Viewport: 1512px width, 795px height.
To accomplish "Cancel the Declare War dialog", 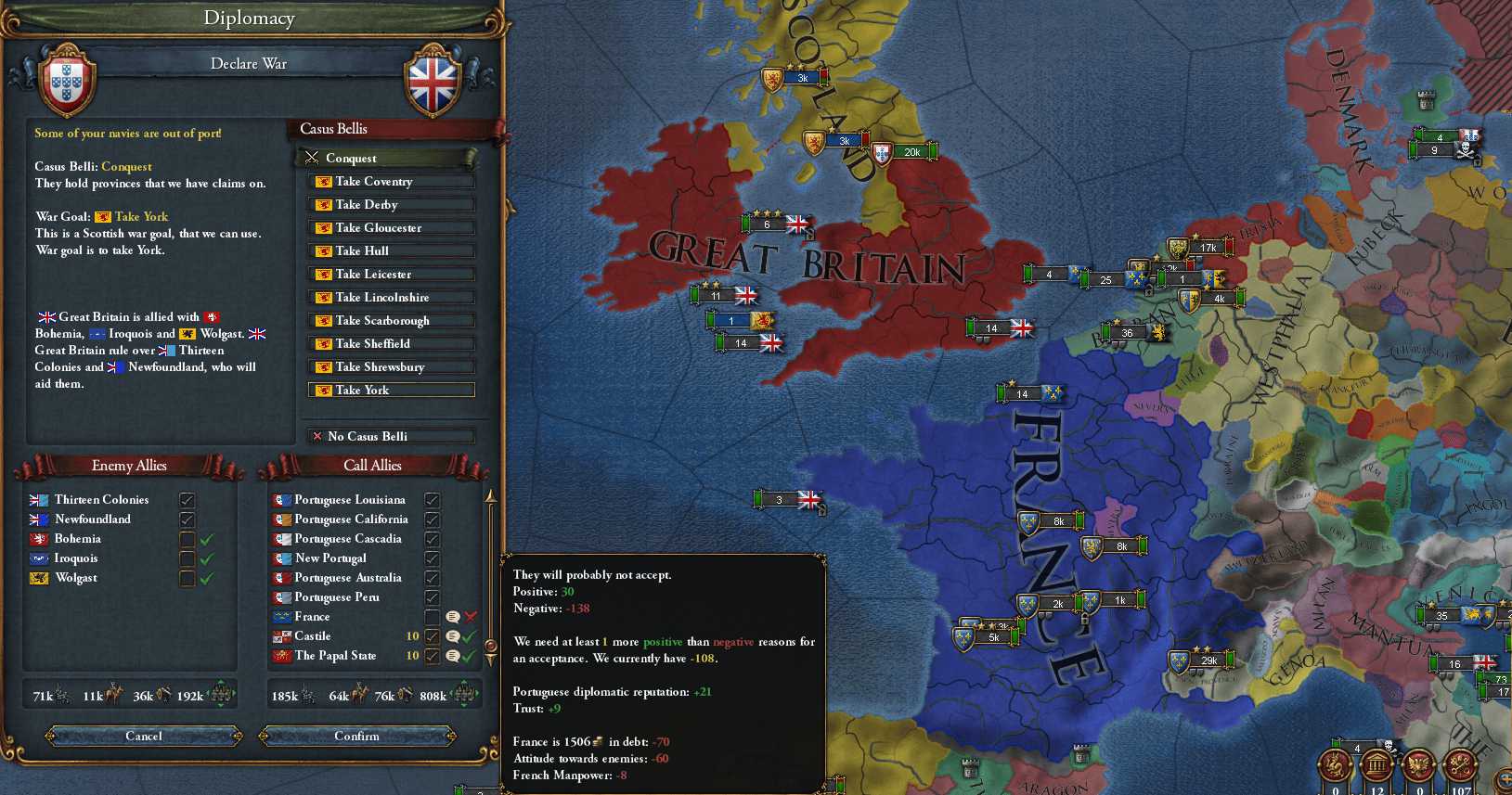I will point(144,736).
